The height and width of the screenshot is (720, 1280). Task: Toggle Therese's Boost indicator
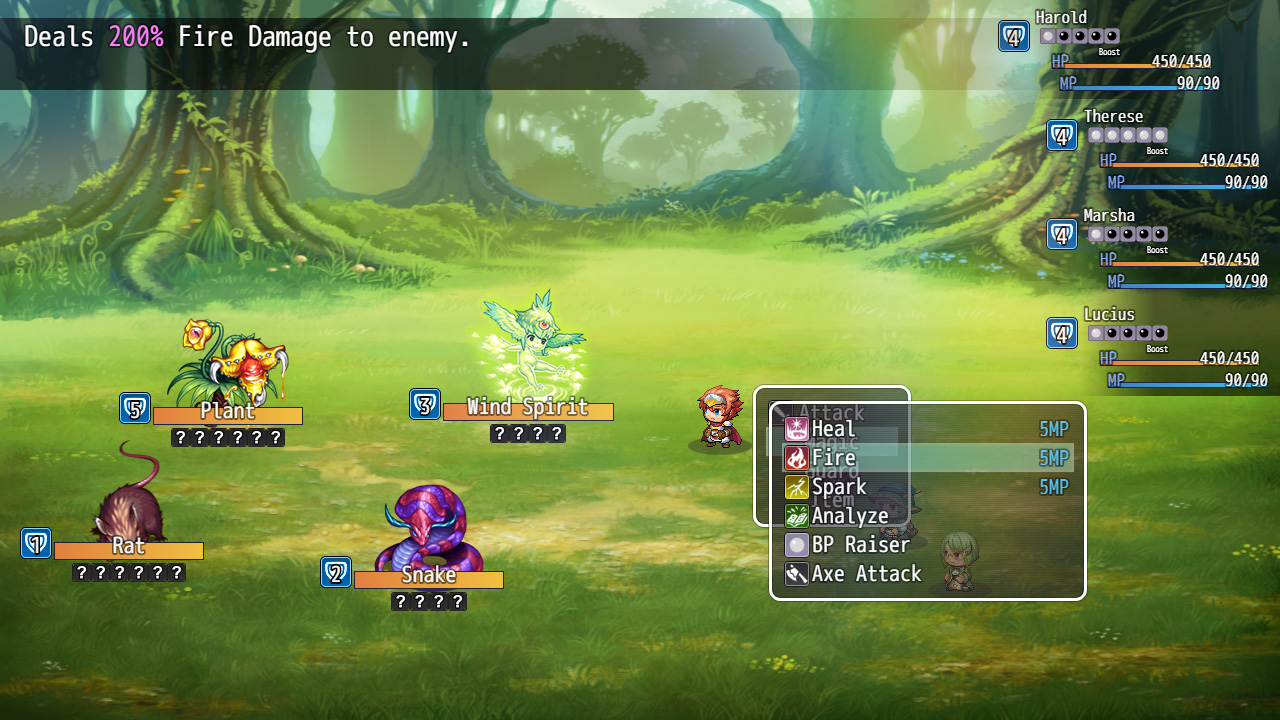click(1156, 150)
